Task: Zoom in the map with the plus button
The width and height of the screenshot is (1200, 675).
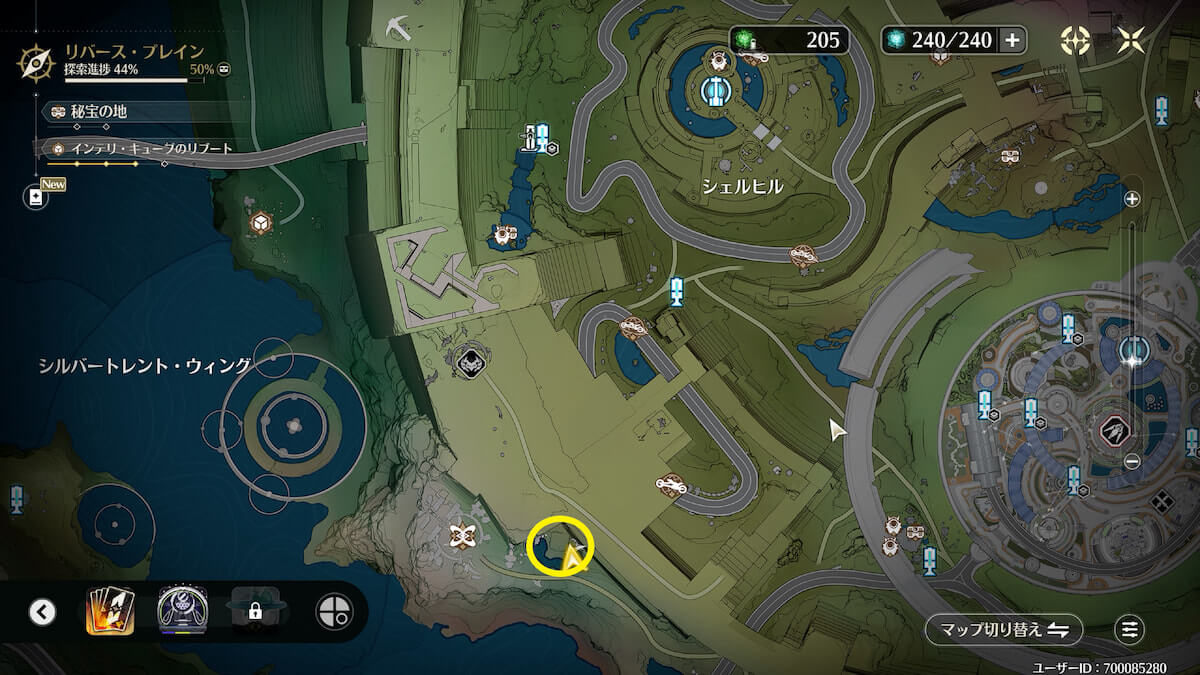Action: 1132,199
